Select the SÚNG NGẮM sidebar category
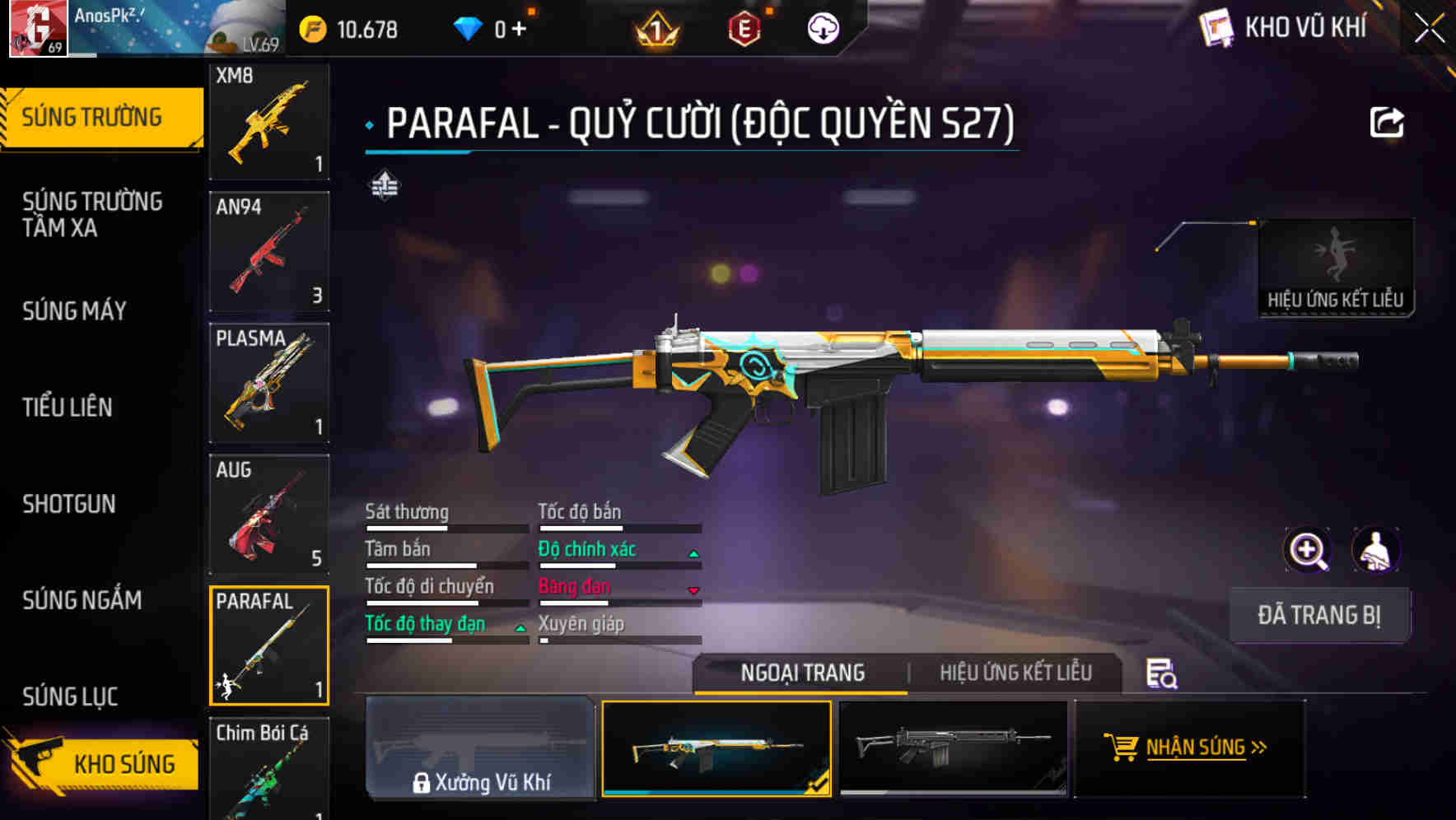1456x820 pixels. coord(80,601)
